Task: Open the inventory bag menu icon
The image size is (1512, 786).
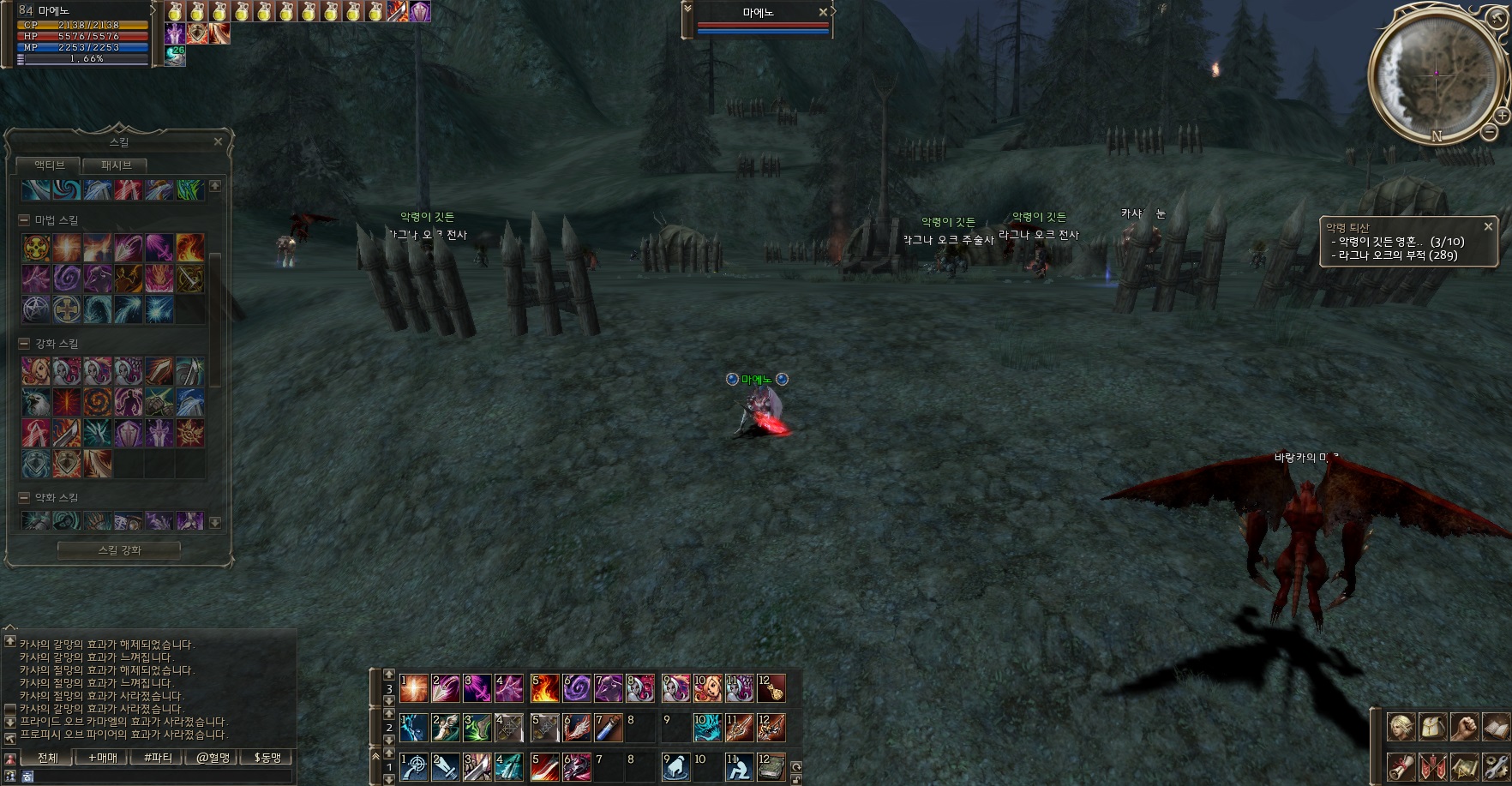Action: (x=1432, y=727)
